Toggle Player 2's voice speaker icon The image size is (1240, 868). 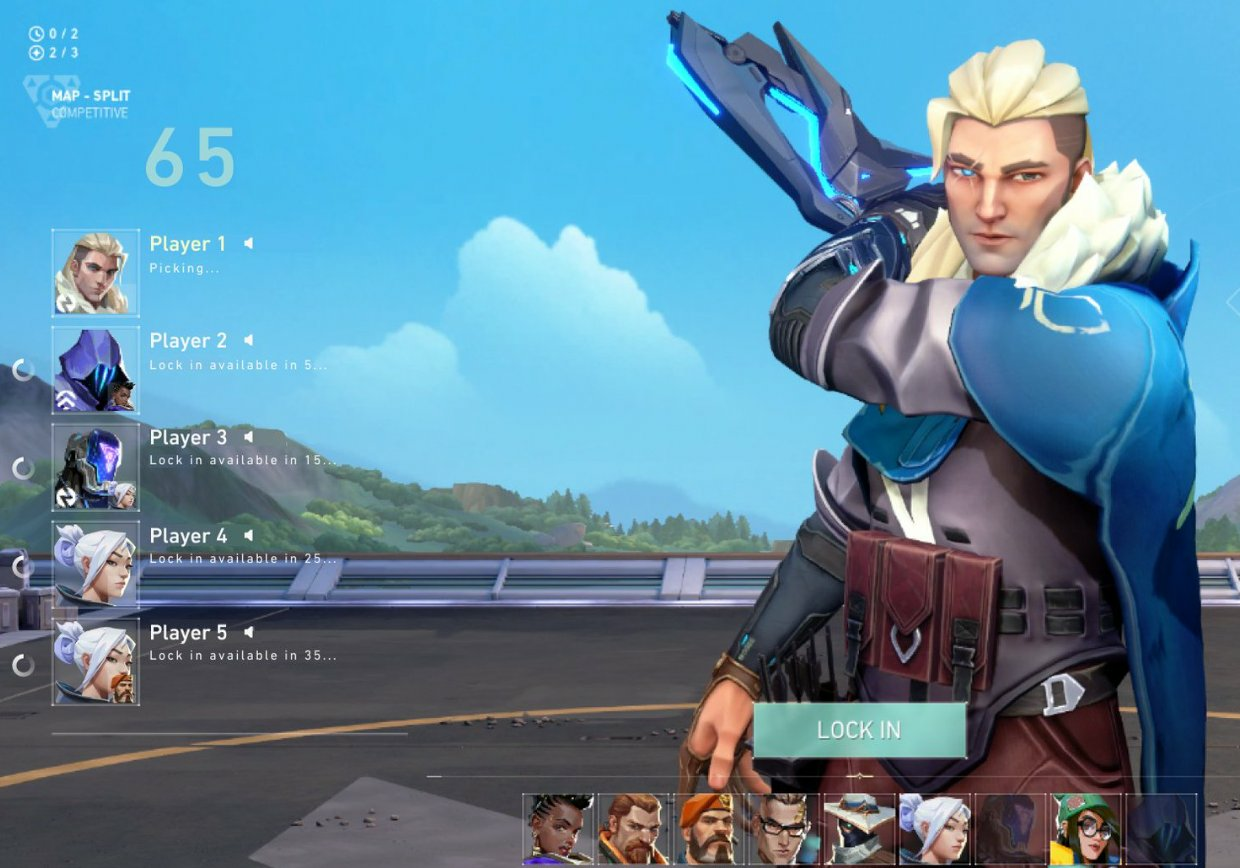[x=248, y=340]
